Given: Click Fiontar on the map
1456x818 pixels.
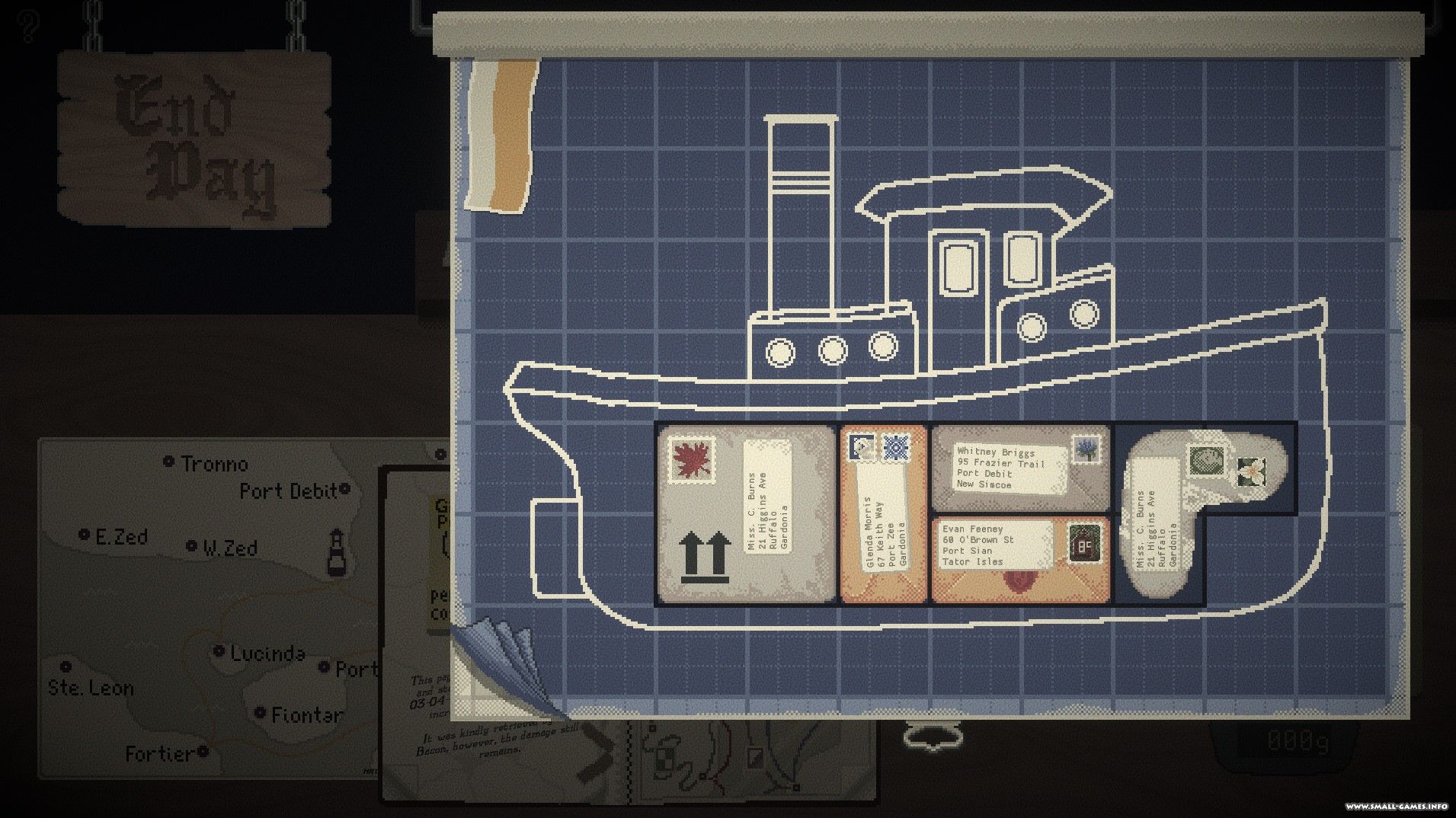Looking at the screenshot, I should coord(260,714).
